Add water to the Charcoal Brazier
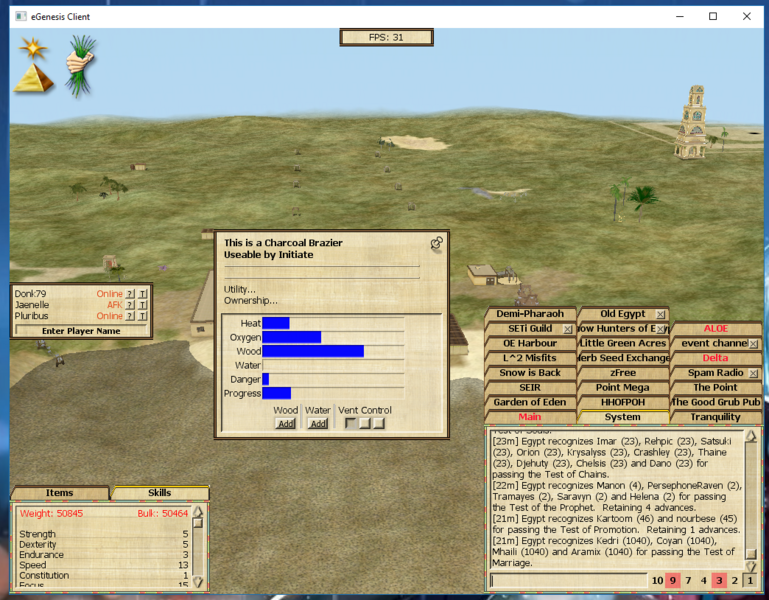The image size is (769, 600). pos(318,423)
